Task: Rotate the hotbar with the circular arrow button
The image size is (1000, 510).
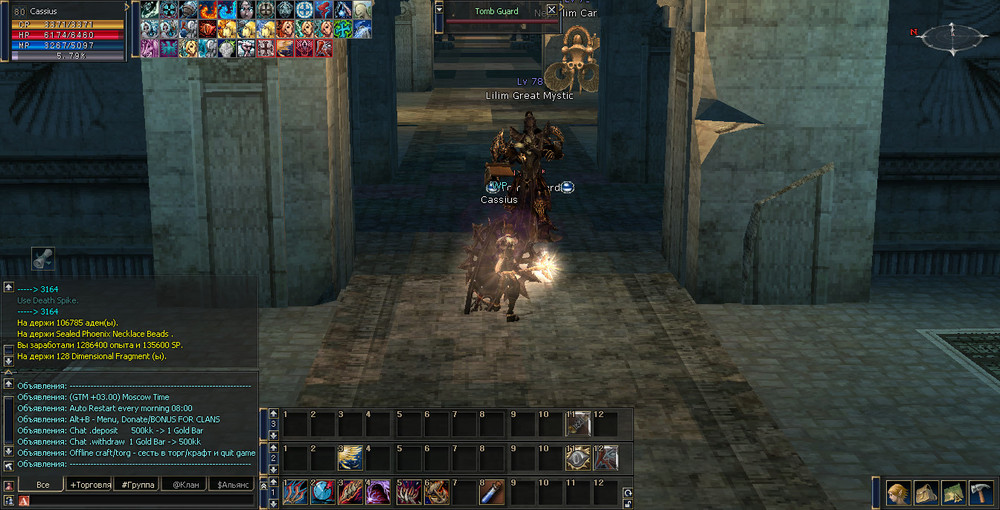Action: tap(627, 492)
